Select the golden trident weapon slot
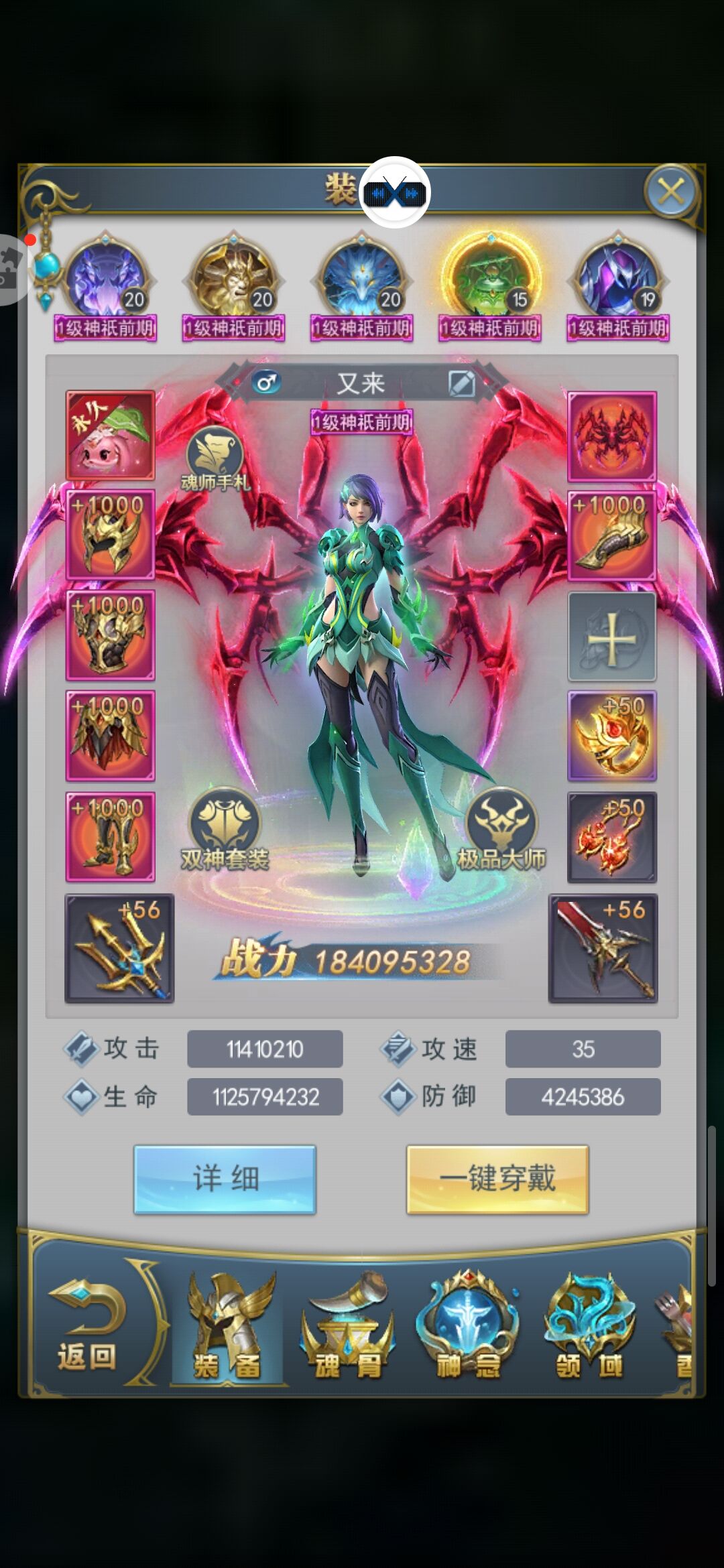724x1568 pixels. [119, 948]
